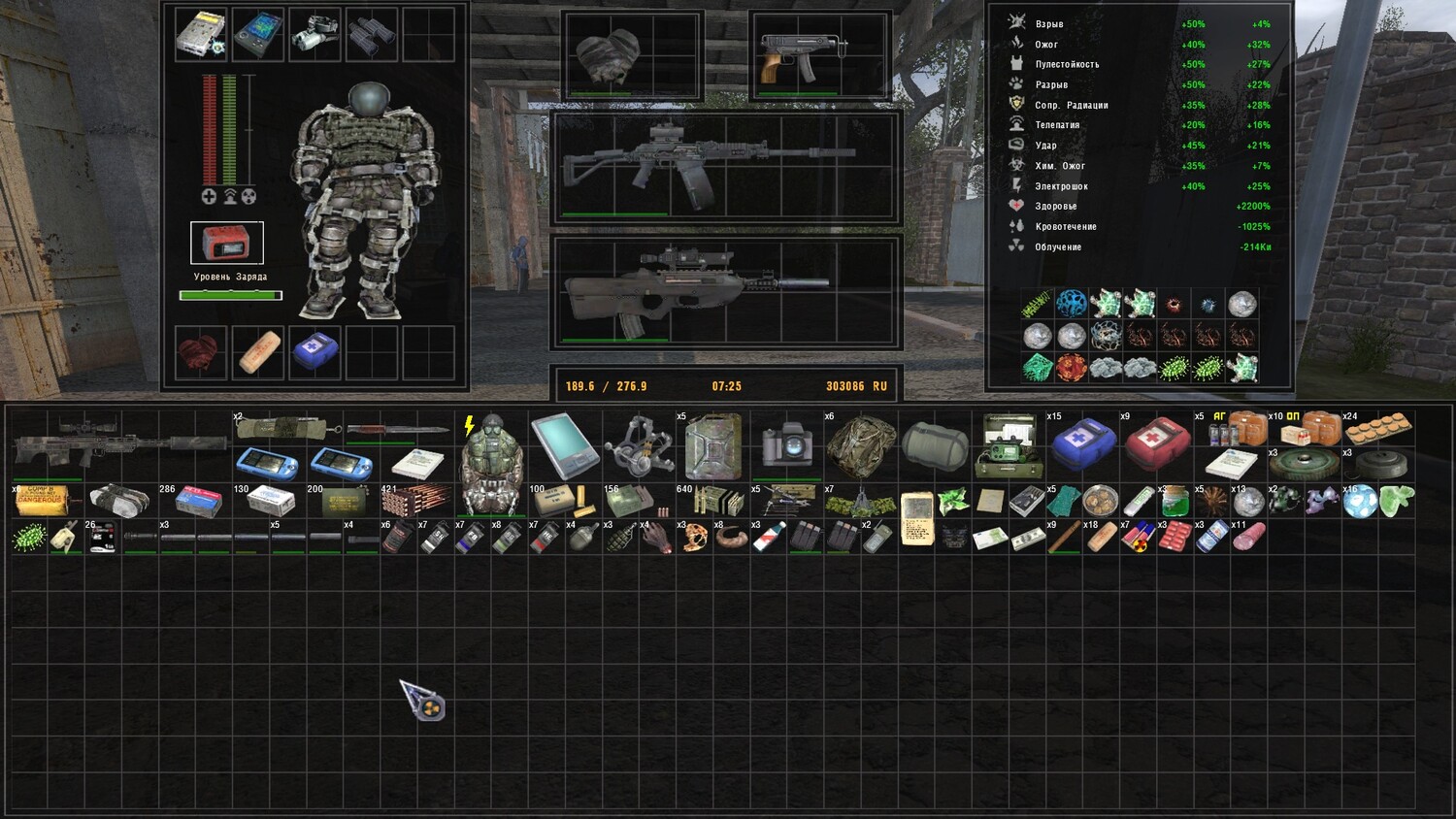Screen dimensions: 1456x819
Task: Select the dollar banknotes stack in the backpack
Action: point(1027,538)
